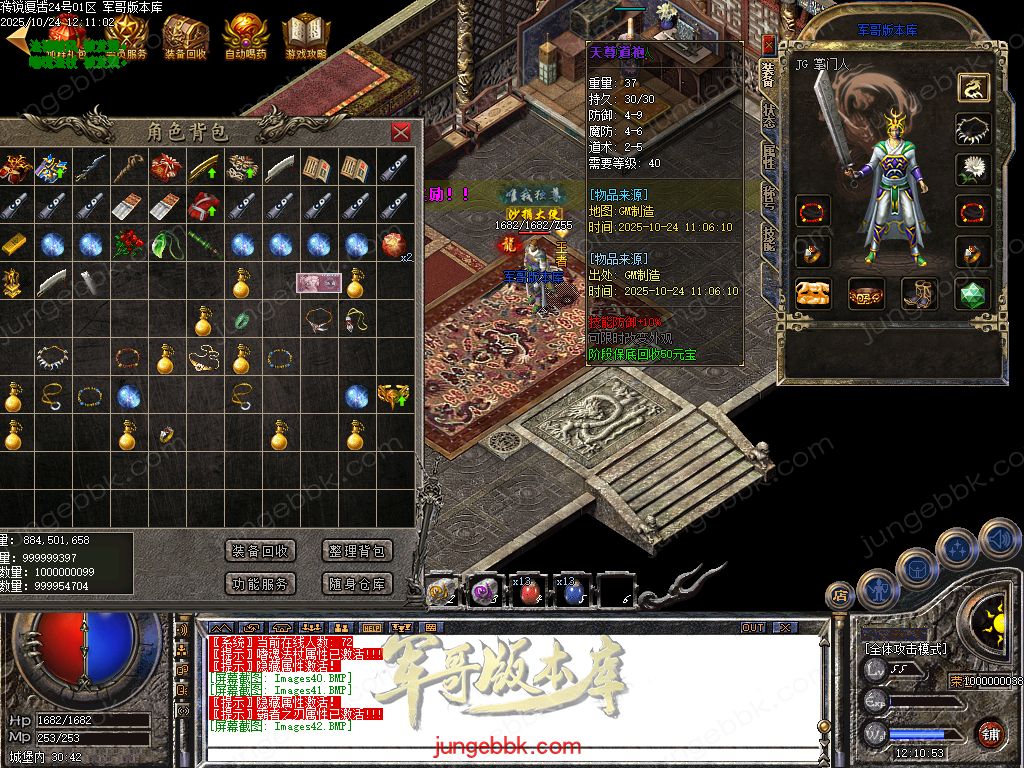Select the equipped boots slot
The height and width of the screenshot is (768, 1024).
point(918,293)
